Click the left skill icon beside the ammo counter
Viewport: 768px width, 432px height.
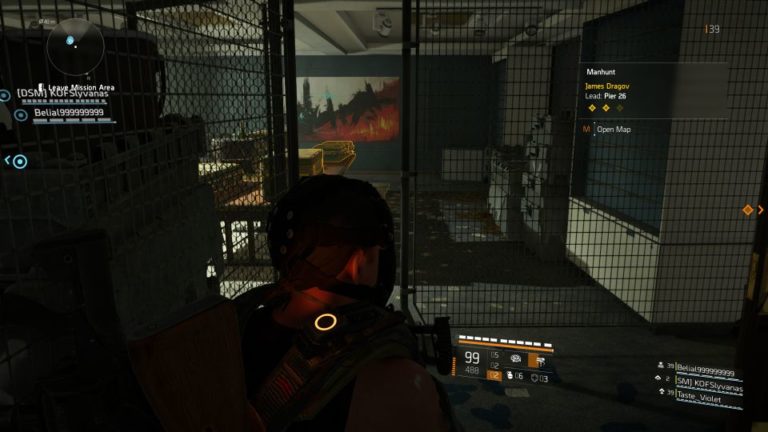tap(517, 358)
